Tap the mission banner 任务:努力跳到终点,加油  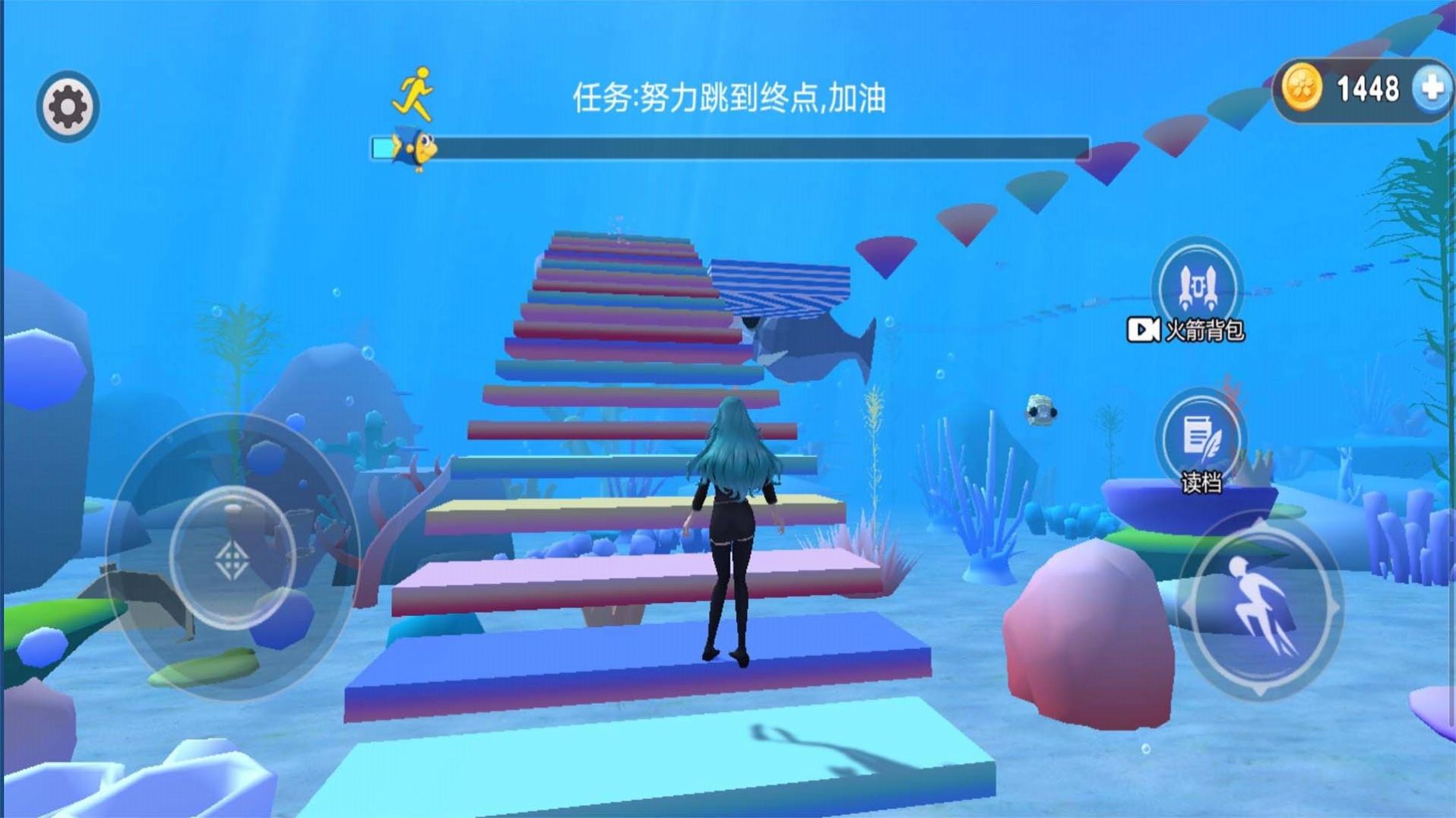click(731, 95)
